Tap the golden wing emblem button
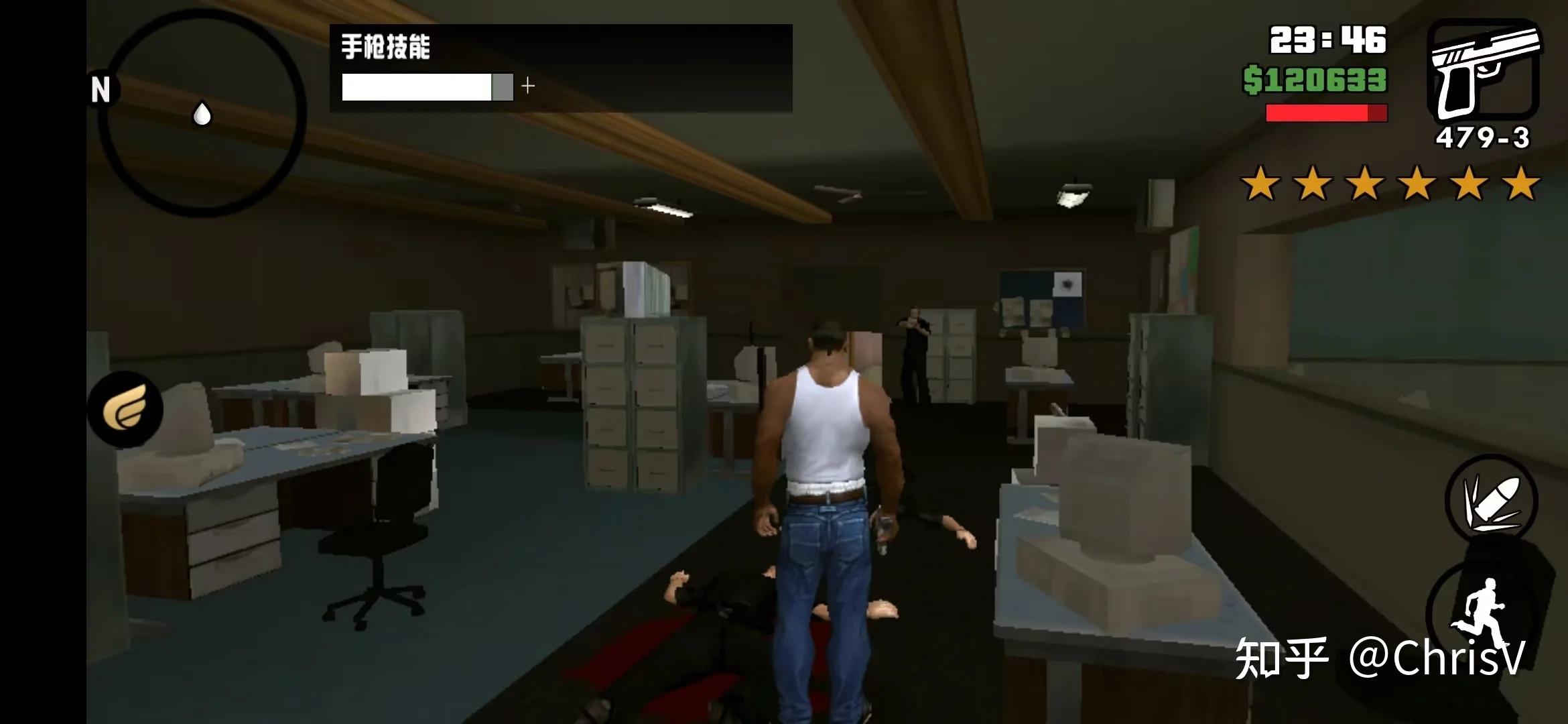The image size is (1568, 724). coord(125,409)
